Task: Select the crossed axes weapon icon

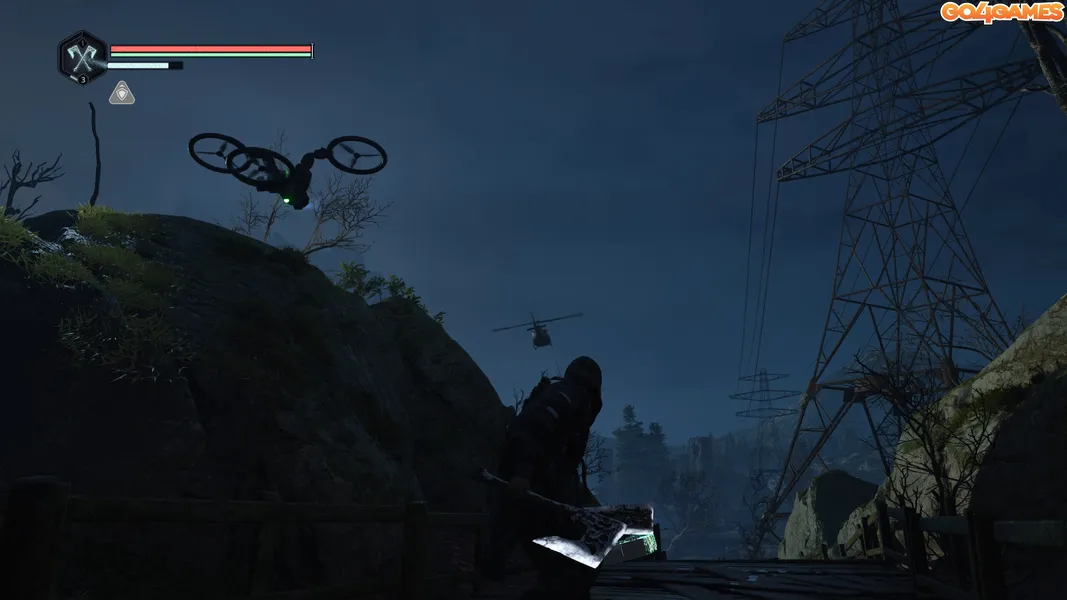Action: pos(81,55)
